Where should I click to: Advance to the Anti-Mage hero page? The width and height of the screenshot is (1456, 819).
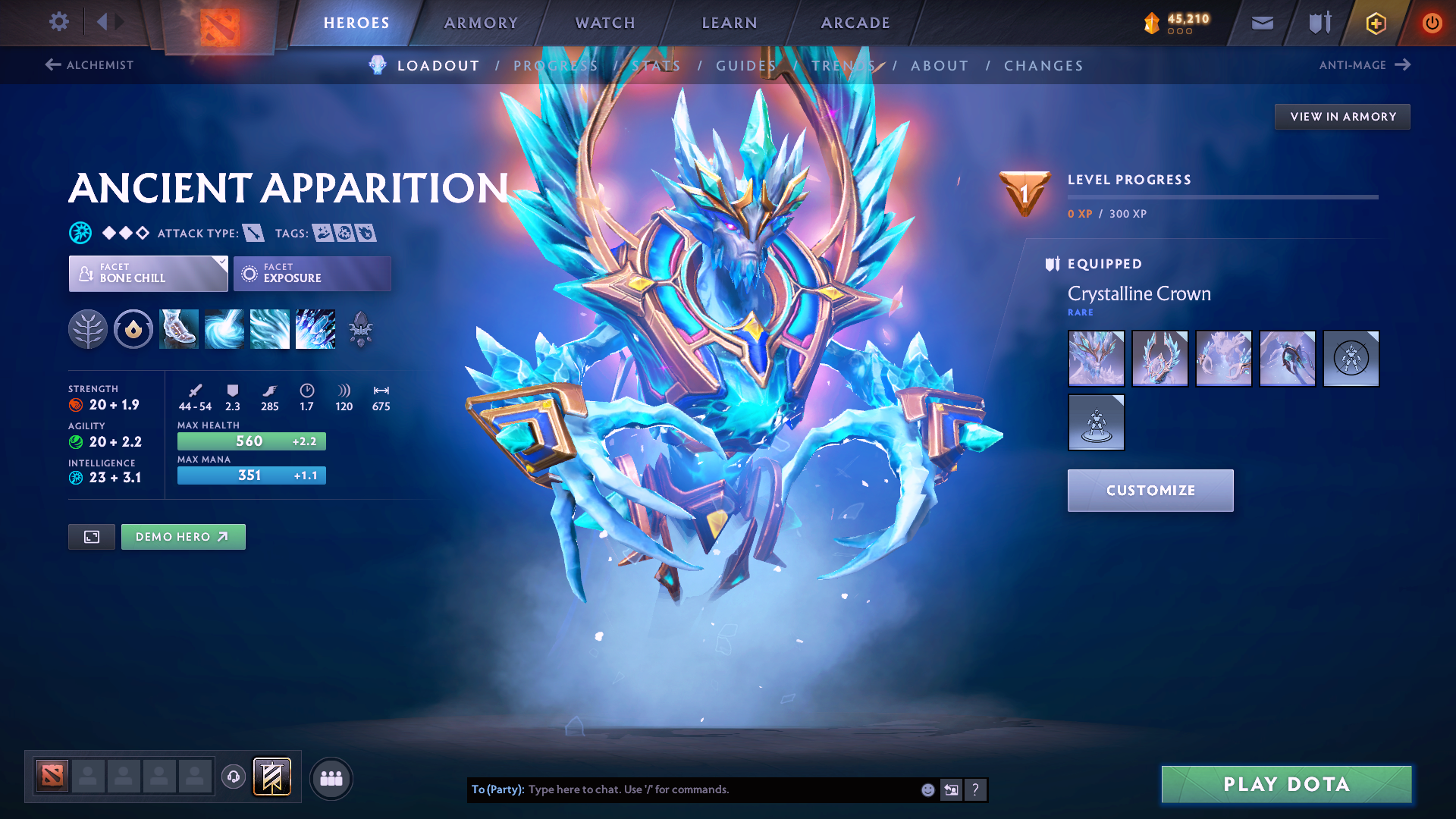(1365, 65)
